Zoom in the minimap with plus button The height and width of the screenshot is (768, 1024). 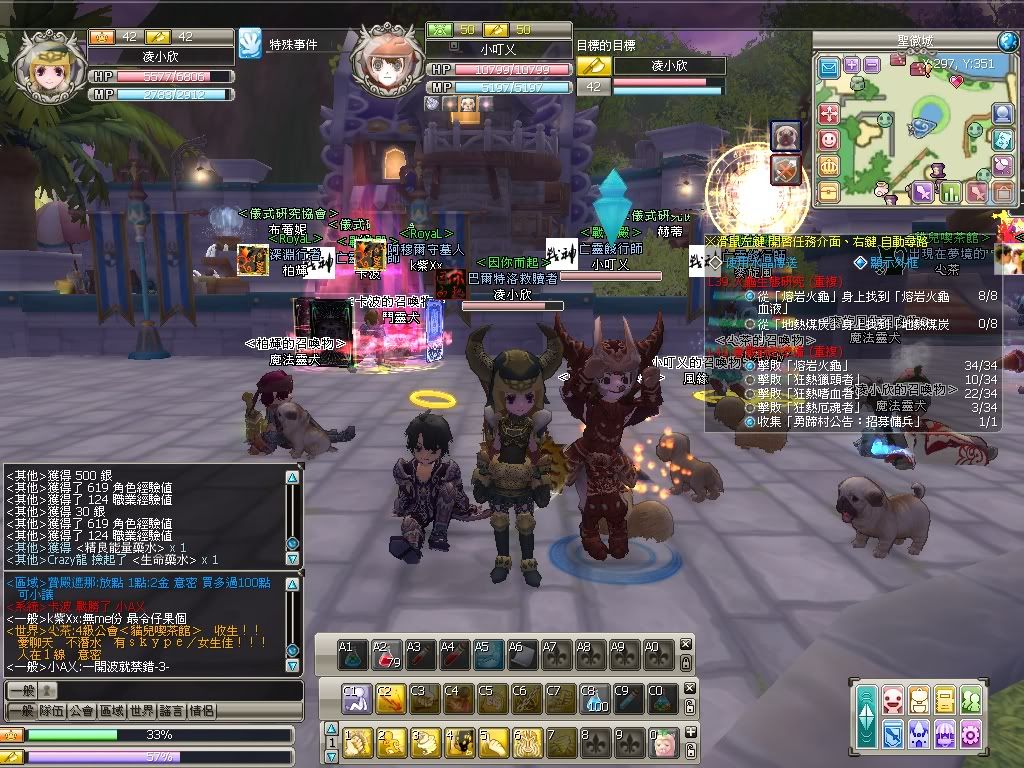[x=852, y=64]
